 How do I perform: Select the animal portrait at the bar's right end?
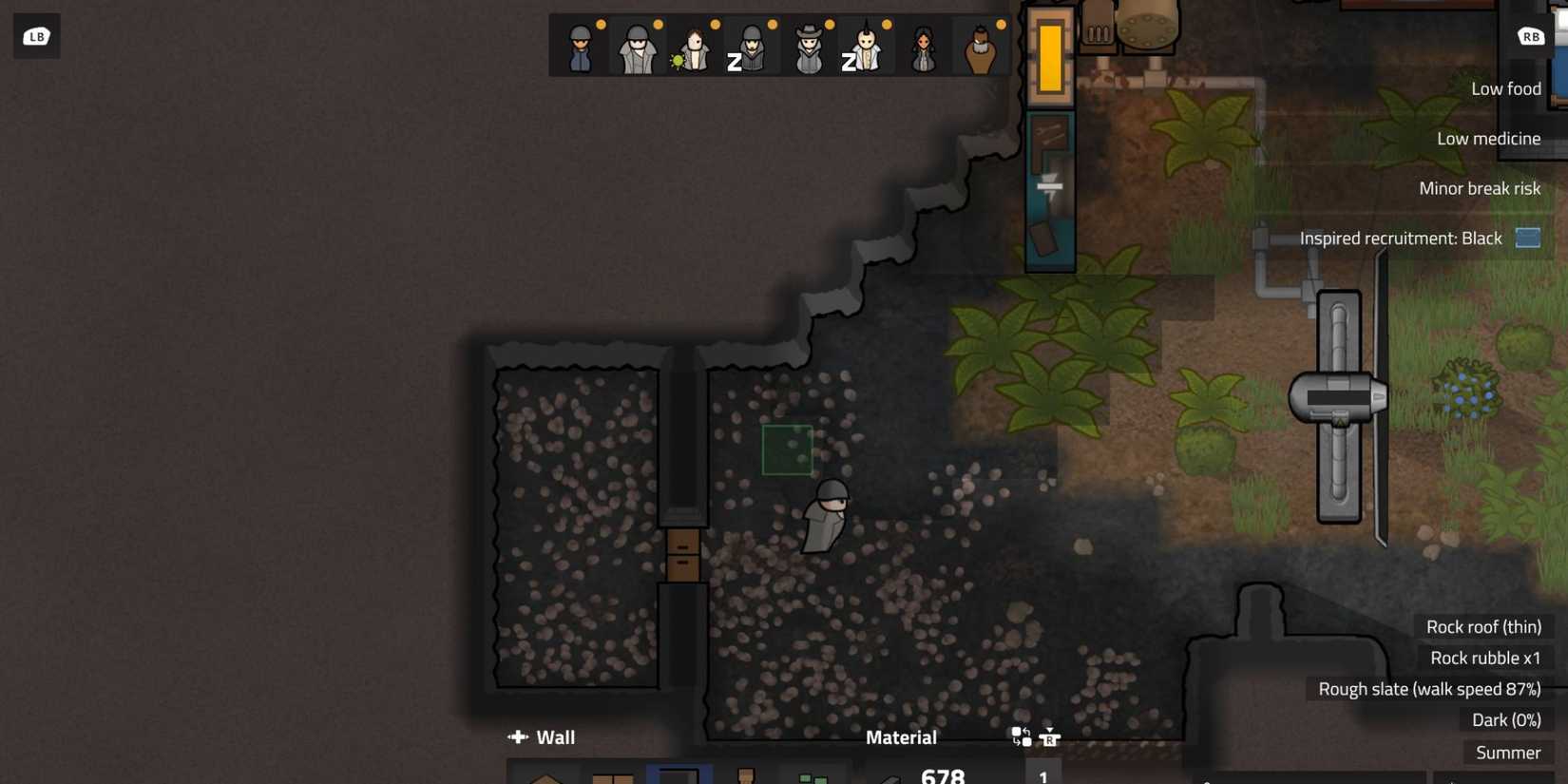(984, 48)
